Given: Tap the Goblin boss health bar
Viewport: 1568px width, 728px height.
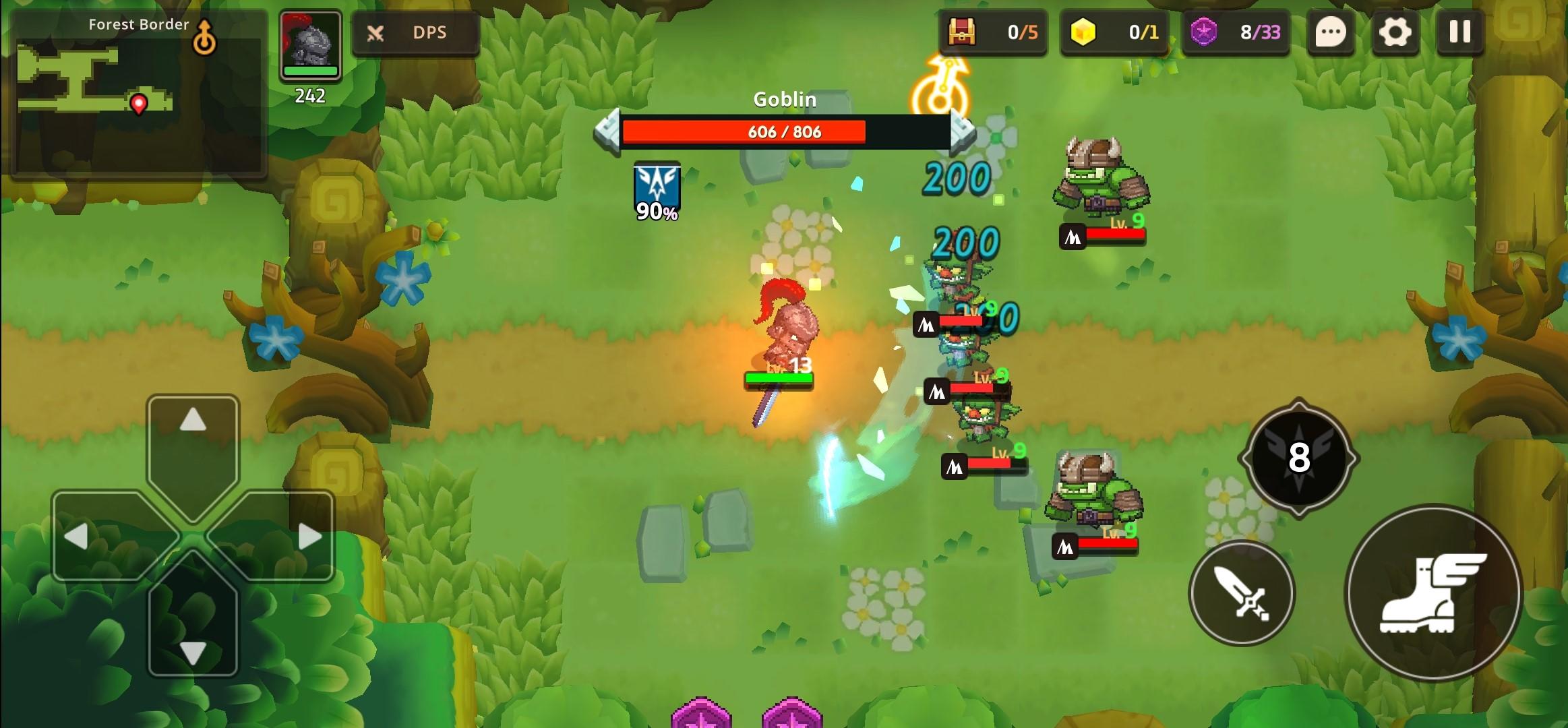Looking at the screenshot, I should 784,131.
